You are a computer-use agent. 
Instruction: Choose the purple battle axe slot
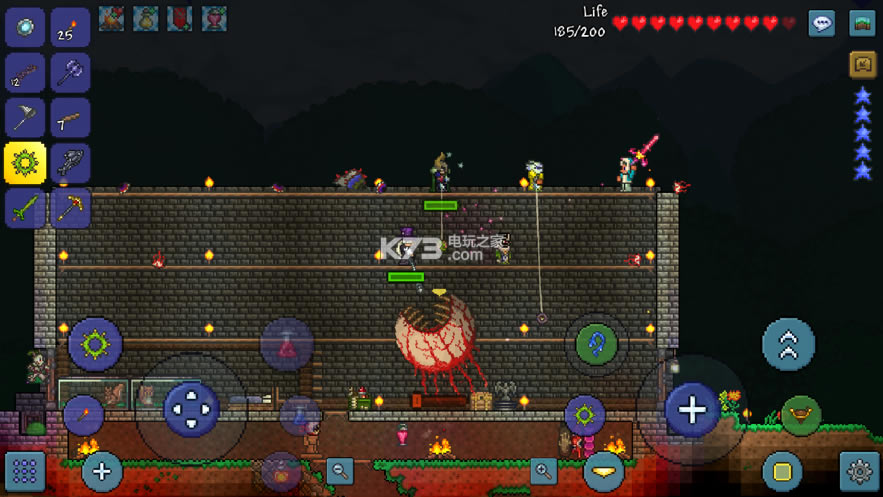pos(70,73)
